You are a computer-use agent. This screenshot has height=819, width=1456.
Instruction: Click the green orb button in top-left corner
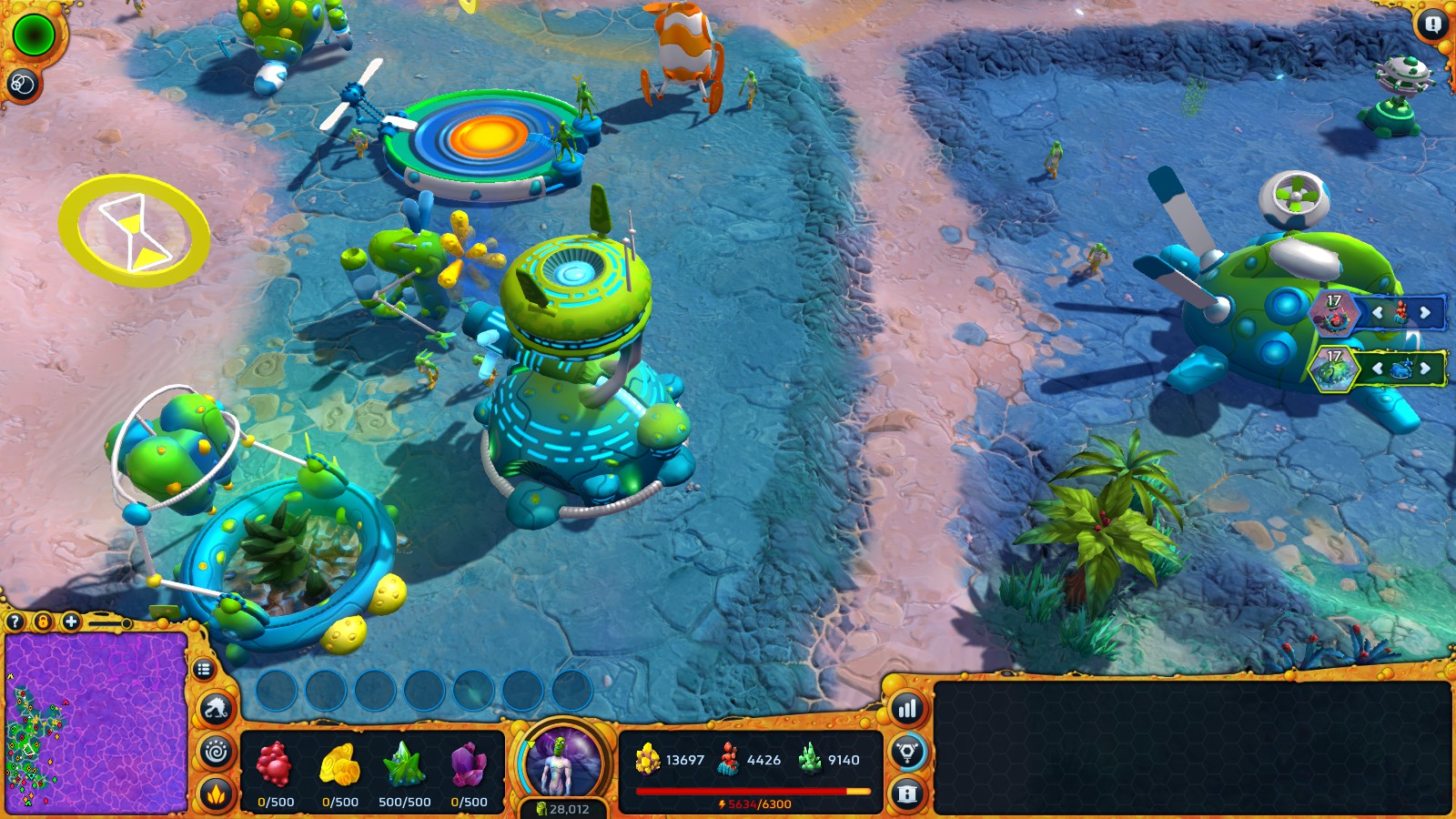coord(35,35)
